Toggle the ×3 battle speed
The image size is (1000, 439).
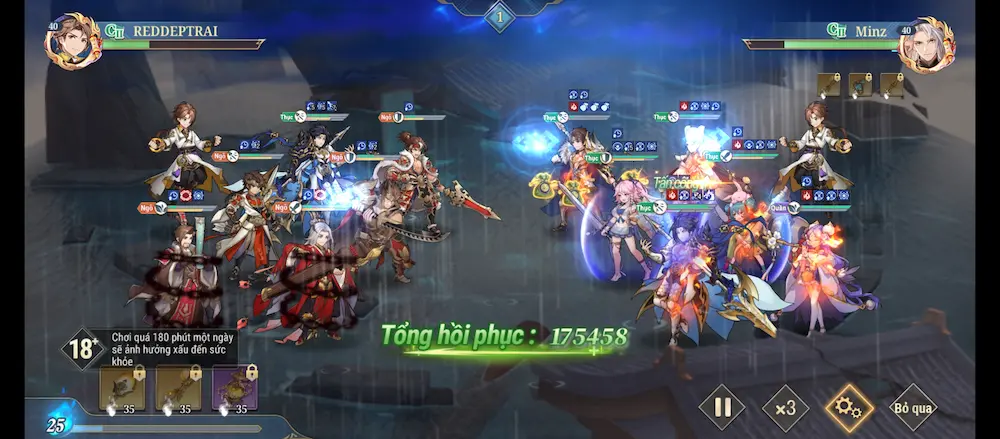click(785, 407)
